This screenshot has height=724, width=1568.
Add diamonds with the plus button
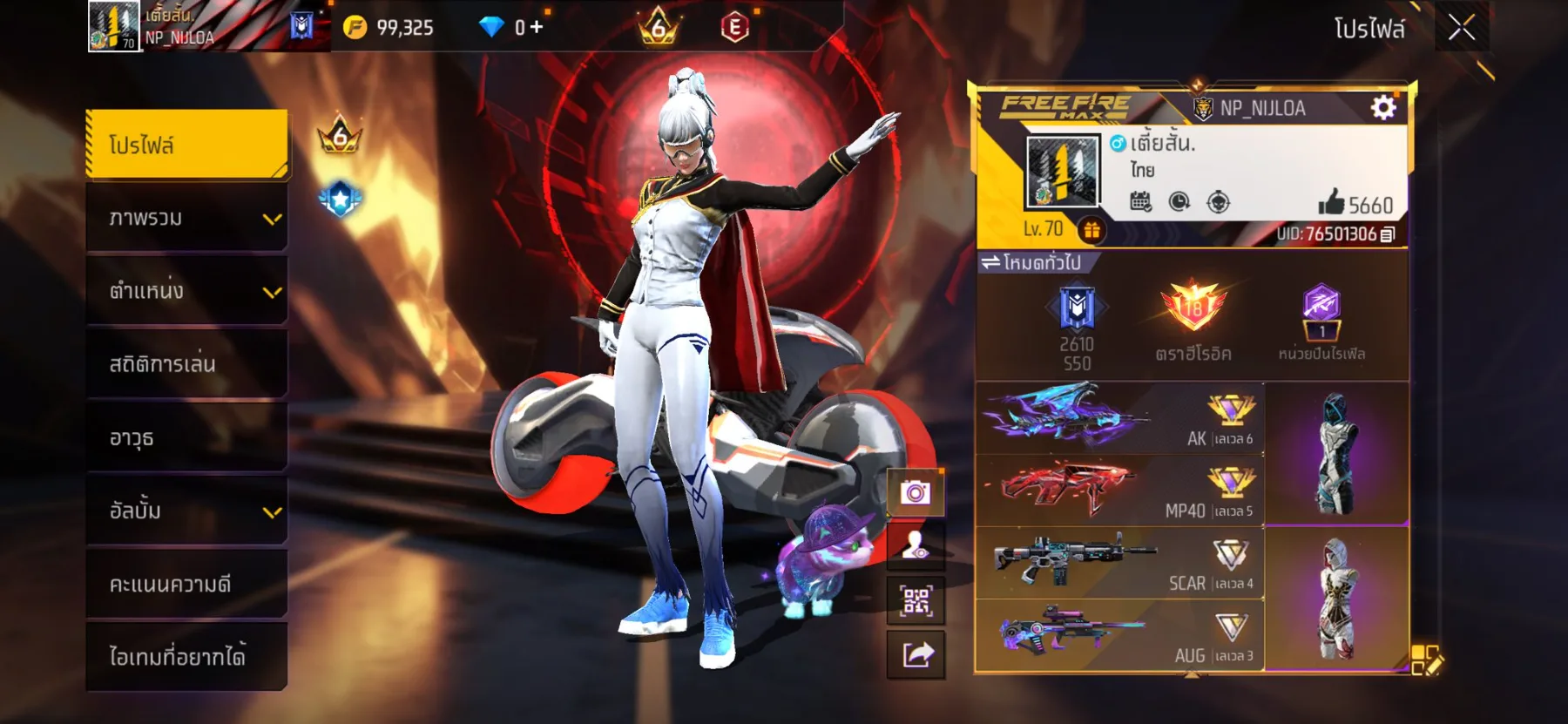537,27
